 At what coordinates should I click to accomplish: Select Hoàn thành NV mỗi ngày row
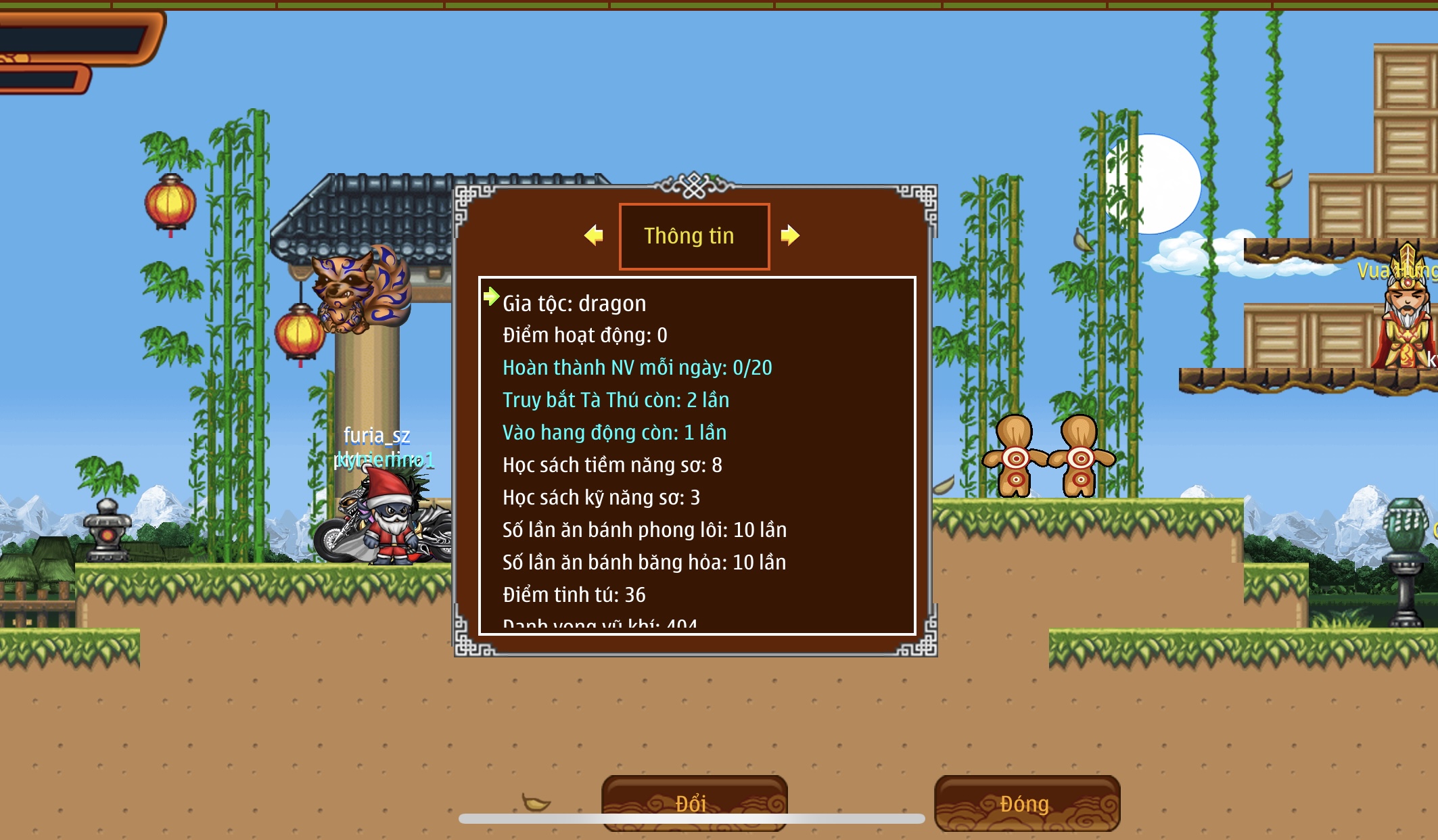tap(636, 368)
